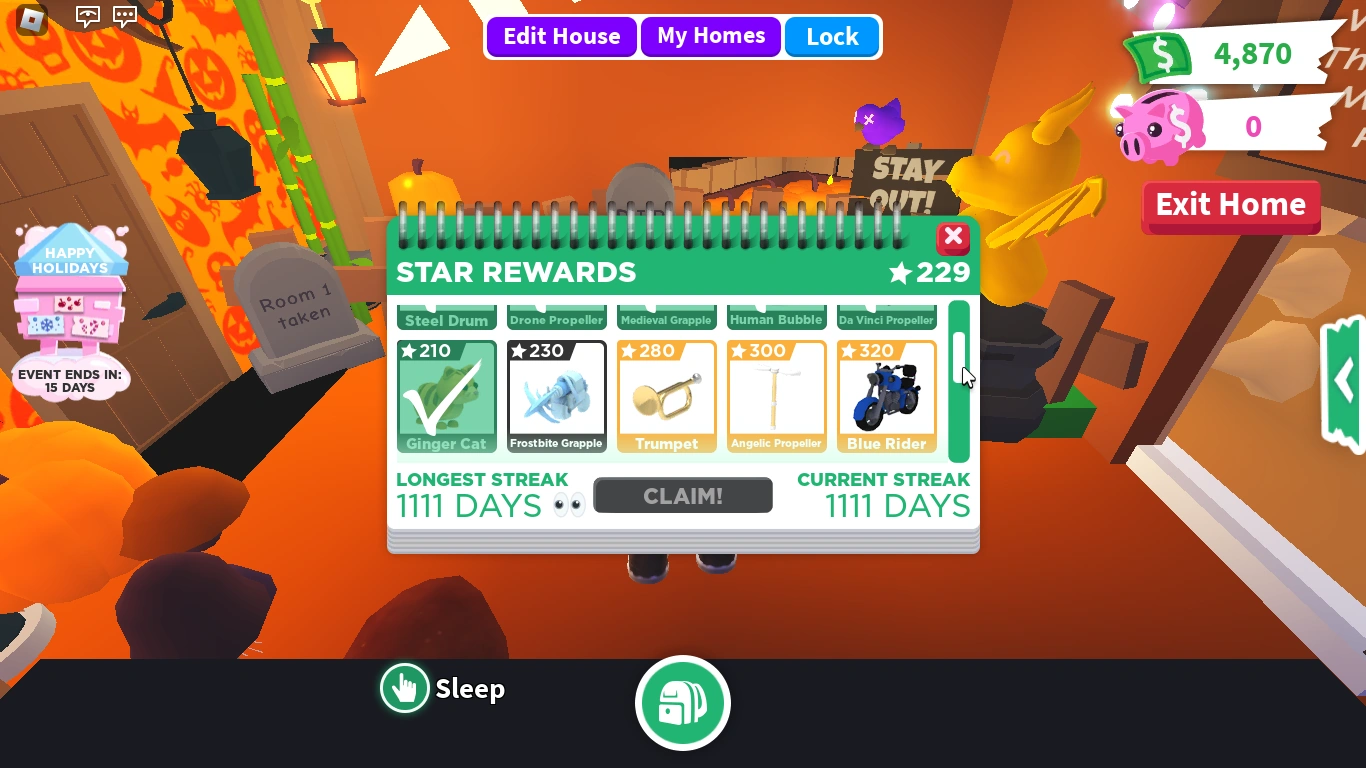
Task: Click the Sleep hand icon
Action: pos(404,688)
